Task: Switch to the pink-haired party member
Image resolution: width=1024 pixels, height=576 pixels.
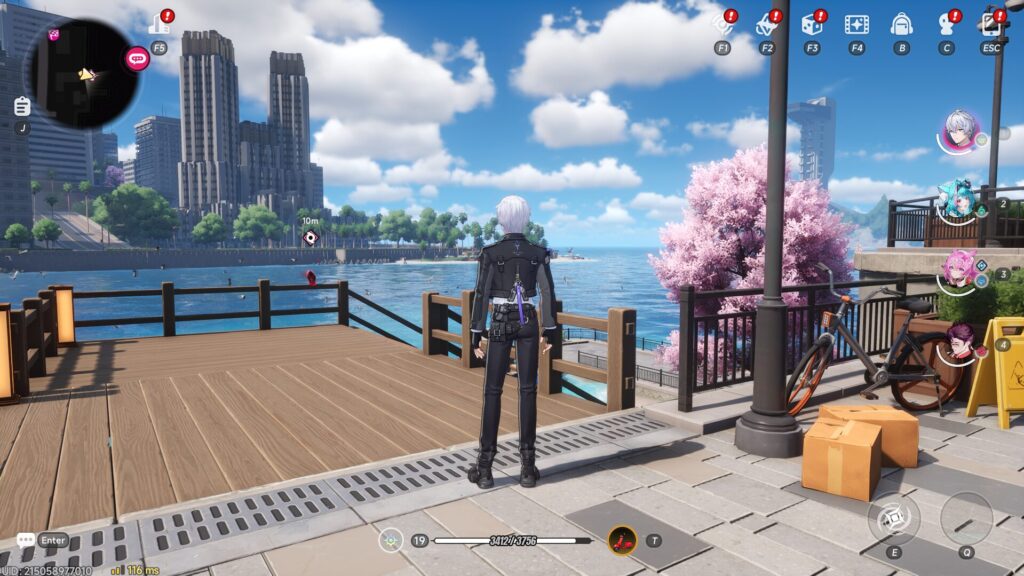Action: point(960,269)
